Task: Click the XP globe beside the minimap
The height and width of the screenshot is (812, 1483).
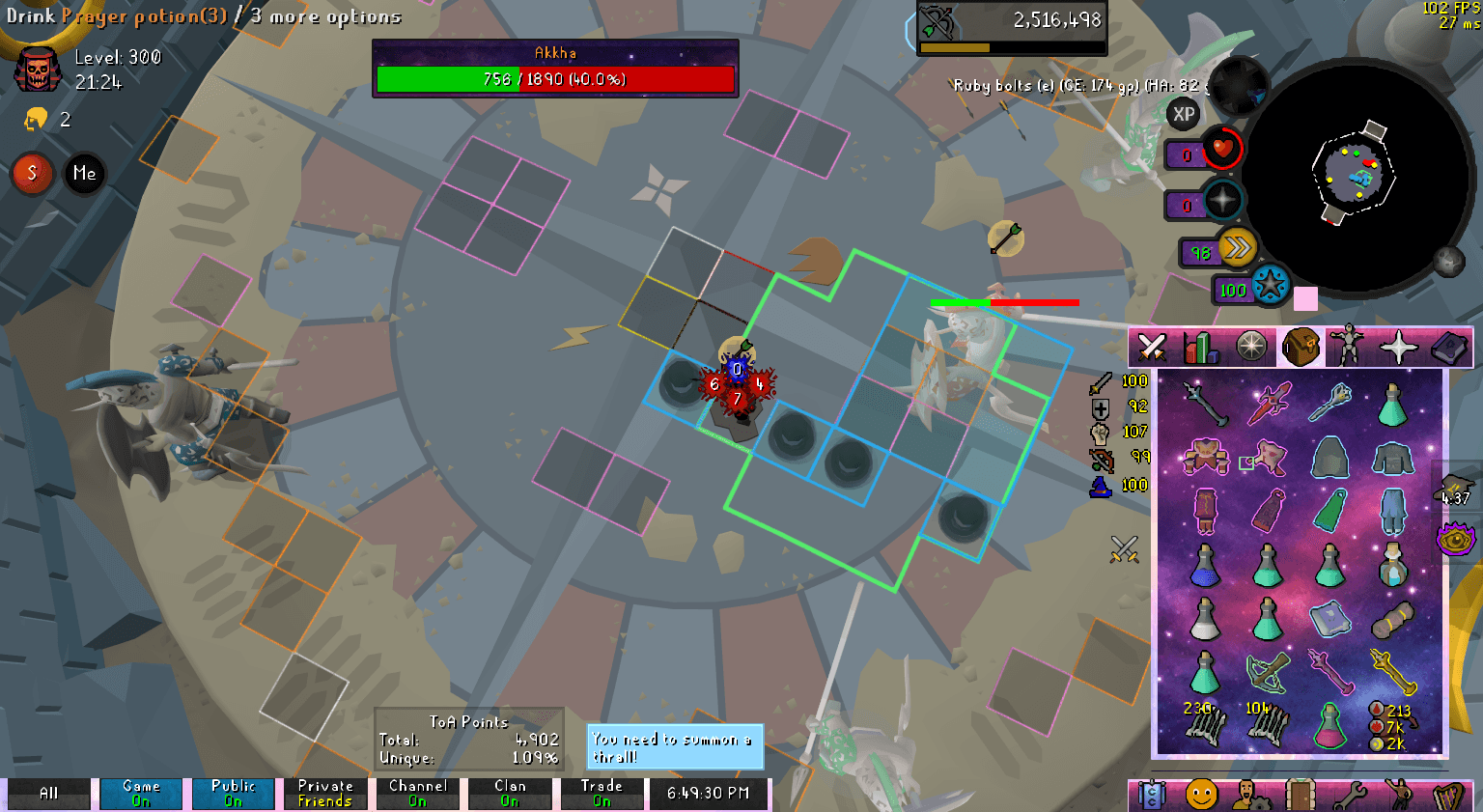Action: click(1184, 115)
